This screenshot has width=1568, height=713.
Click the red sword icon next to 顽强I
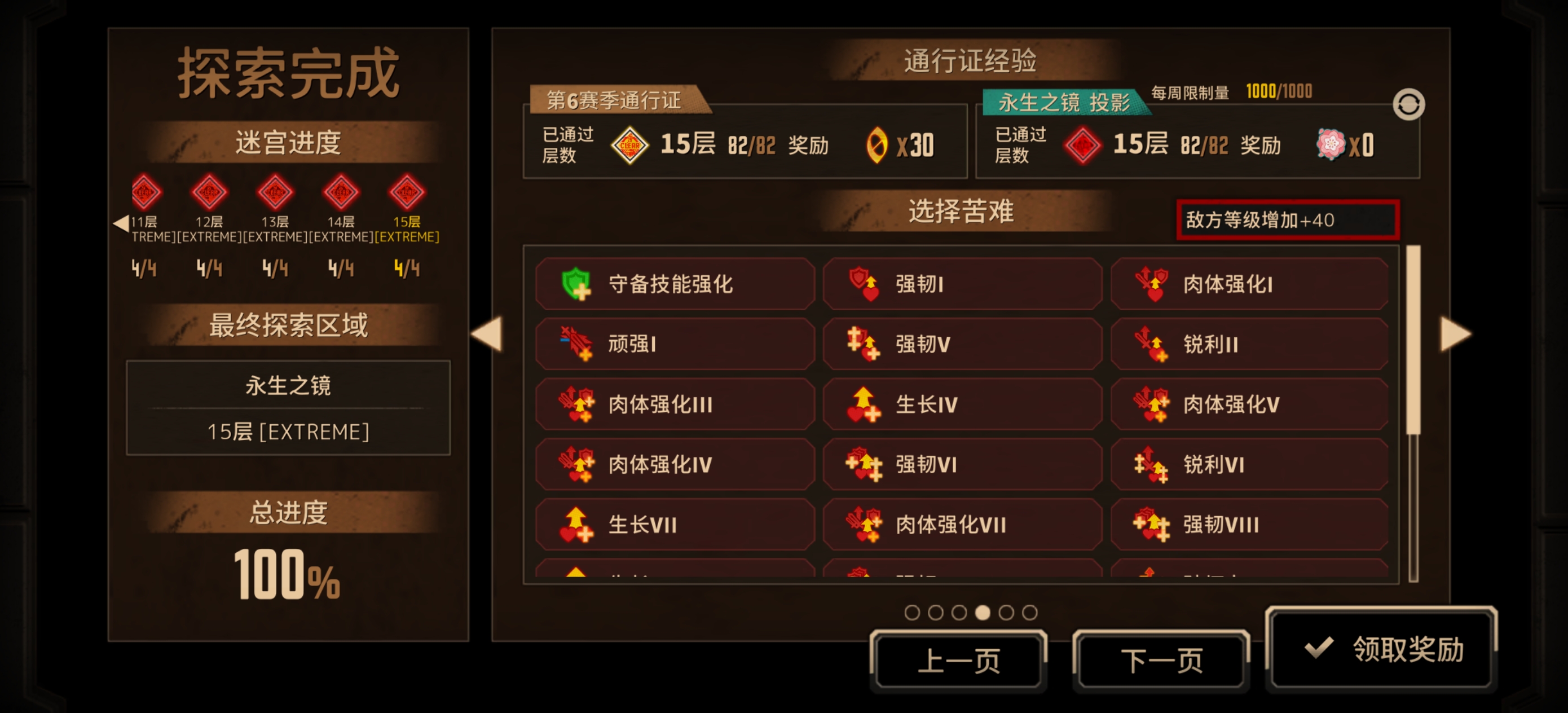pos(575,343)
